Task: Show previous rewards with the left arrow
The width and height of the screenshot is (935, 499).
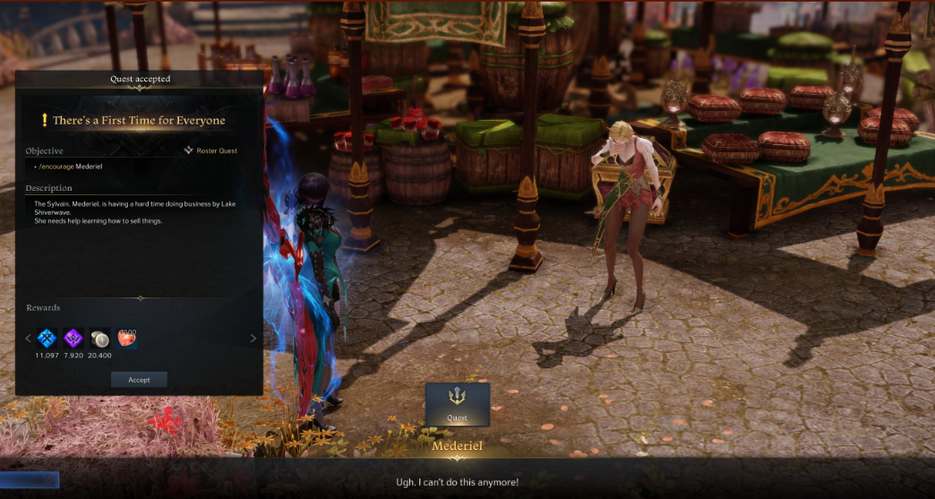Action: coord(27,338)
